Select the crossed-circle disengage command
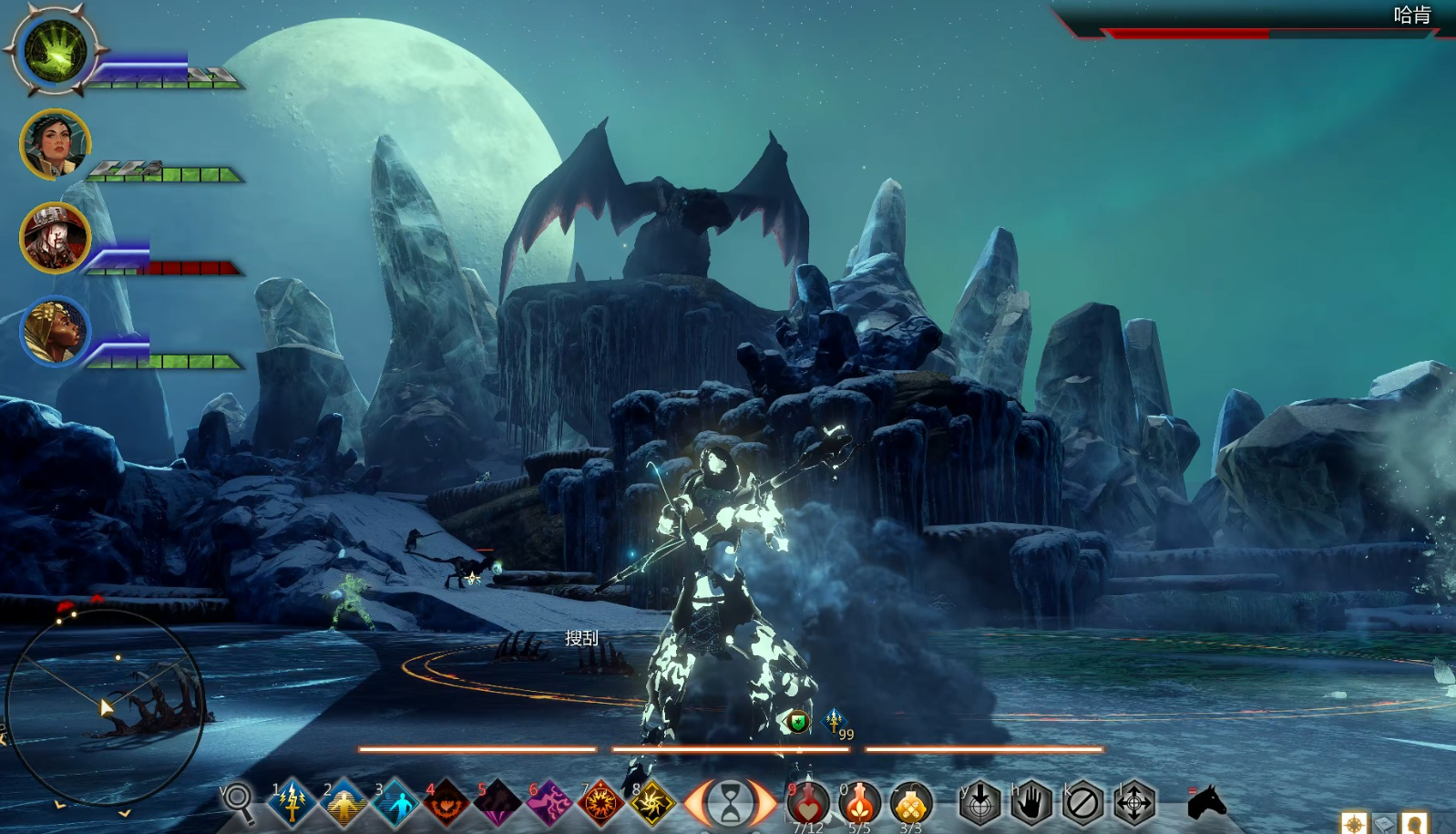The width and height of the screenshot is (1456, 834). (x=1082, y=804)
